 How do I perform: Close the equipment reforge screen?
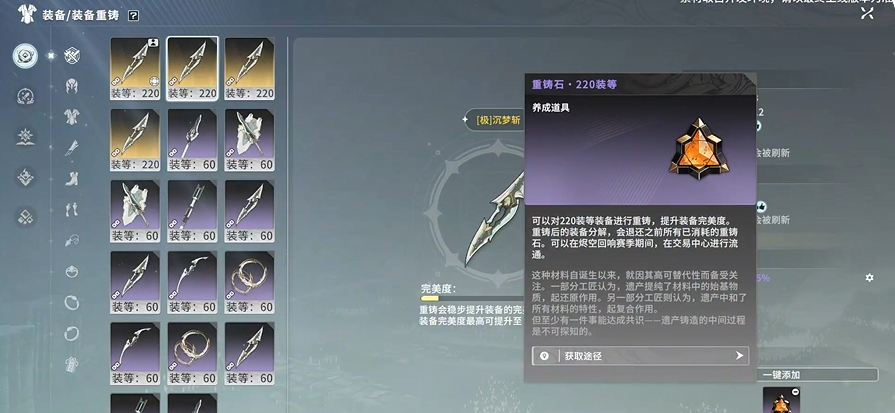(866, 13)
